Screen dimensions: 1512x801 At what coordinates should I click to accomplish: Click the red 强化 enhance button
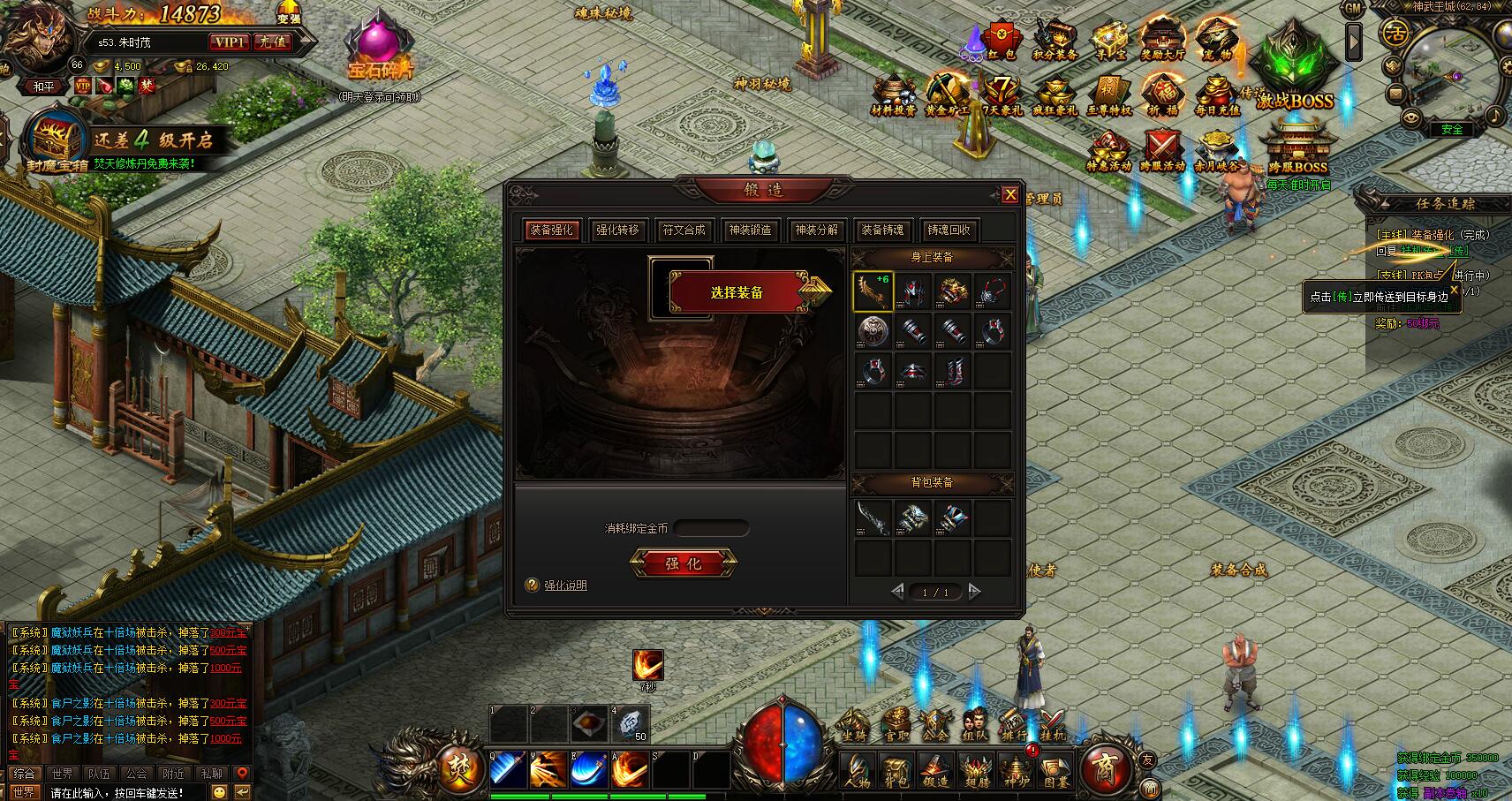click(683, 563)
